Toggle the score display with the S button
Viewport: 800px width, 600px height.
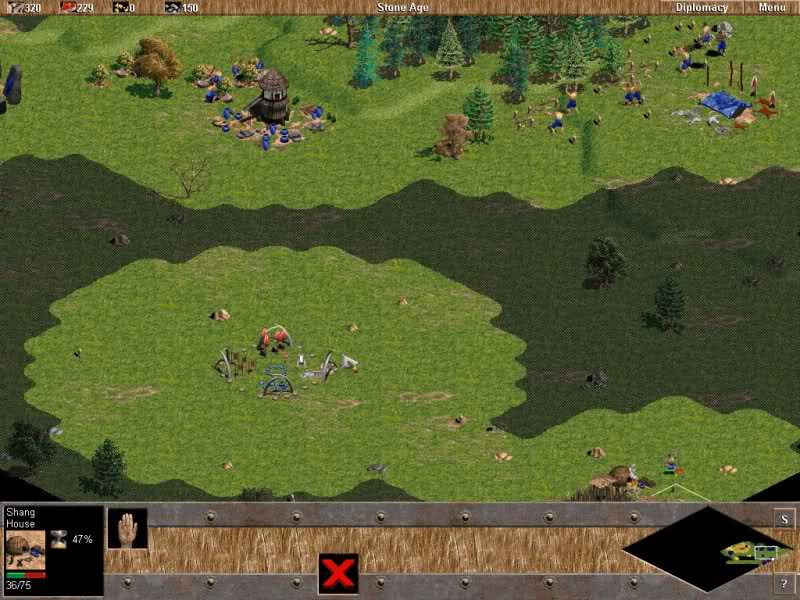785,519
